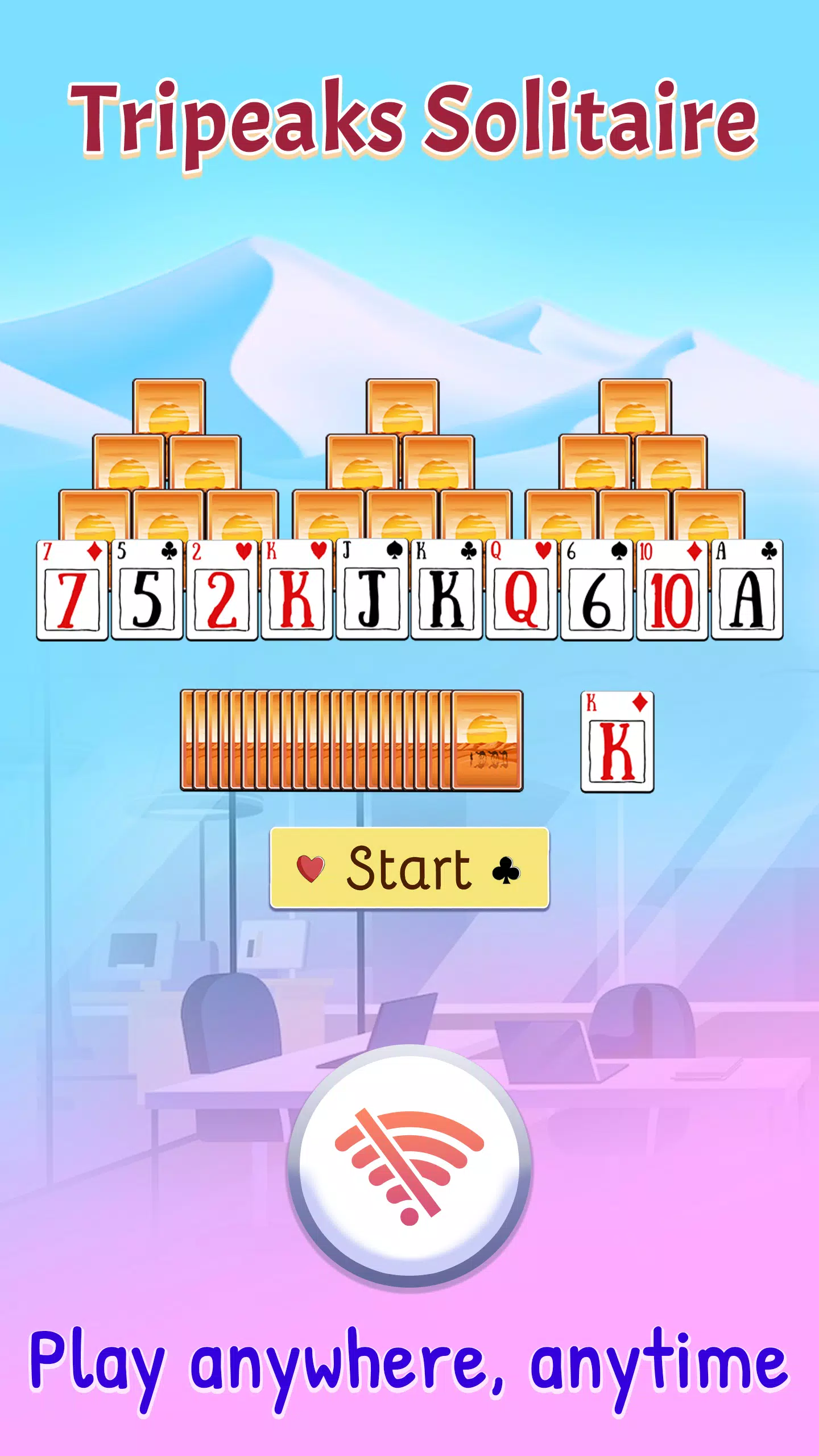
Task: Select the 10 of diamonds card
Action: point(672,590)
